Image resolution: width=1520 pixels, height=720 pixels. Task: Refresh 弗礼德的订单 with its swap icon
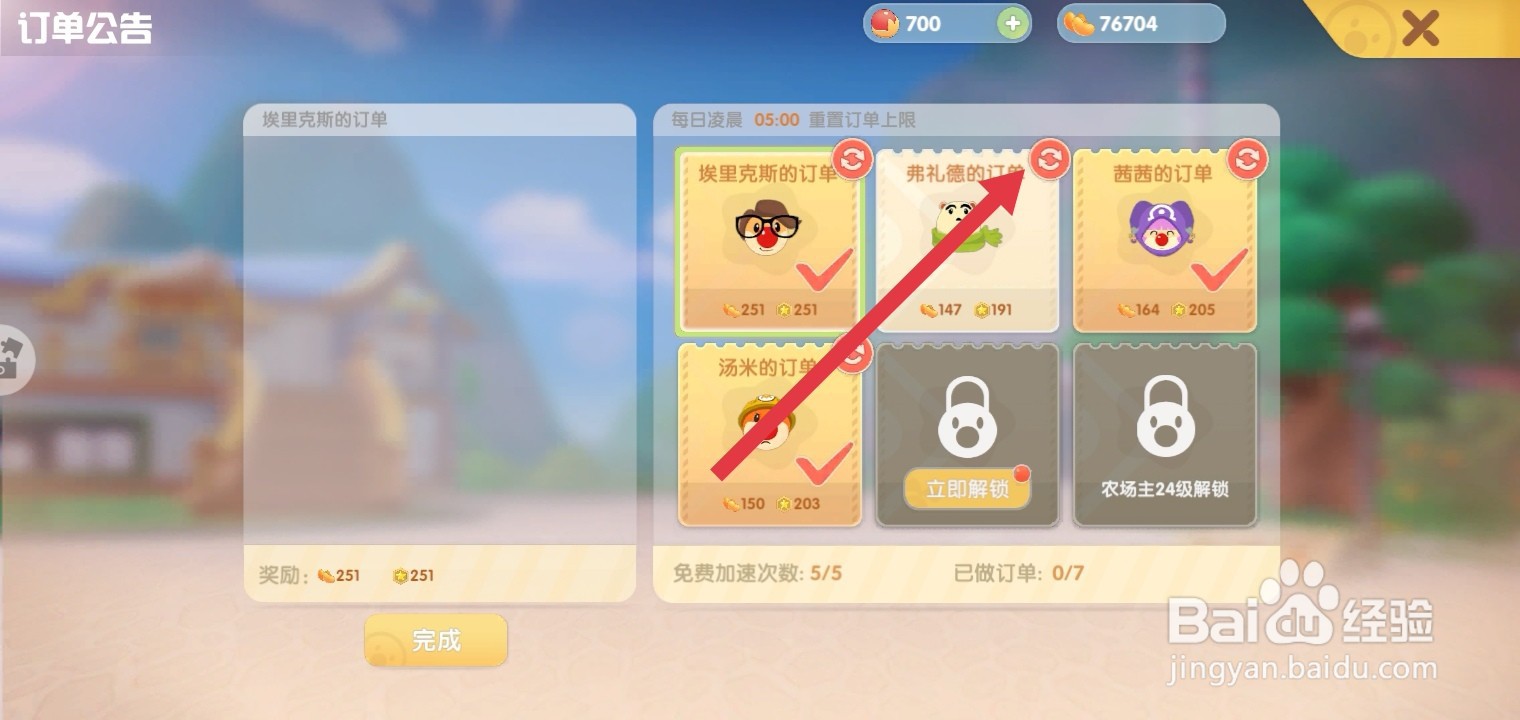click(x=1049, y=160)
